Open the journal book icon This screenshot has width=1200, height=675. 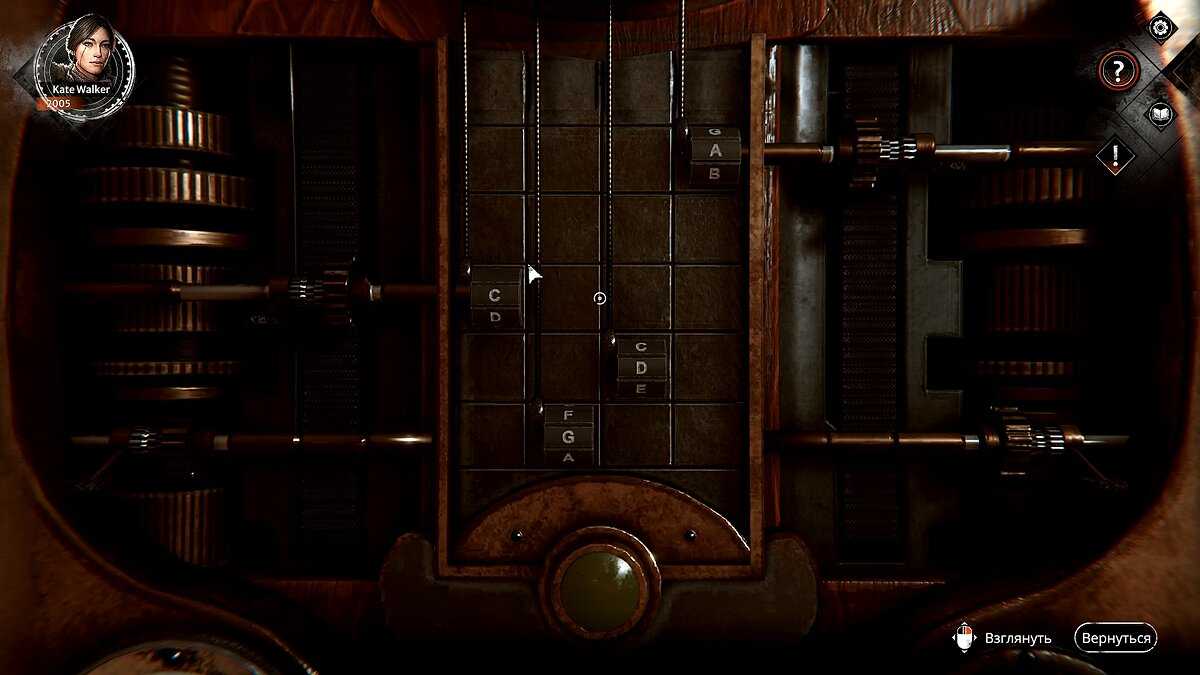point(1160,113)
